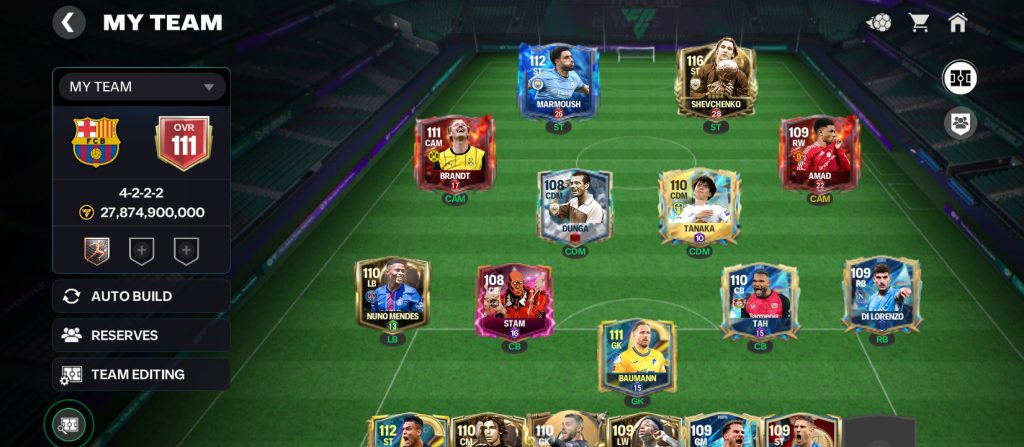Pick the Stam center back card
1024x447 pixels.
pos(514,300)
